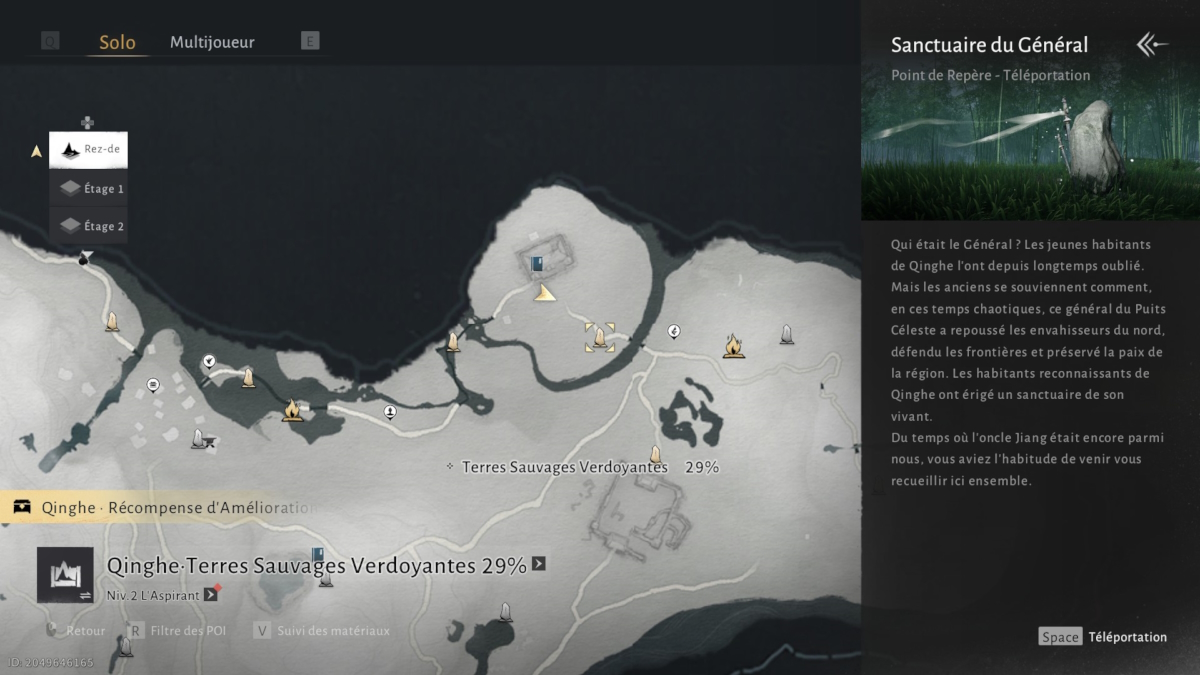Switch to the Solo tab
1200x675 pixels.
point(117,43)
